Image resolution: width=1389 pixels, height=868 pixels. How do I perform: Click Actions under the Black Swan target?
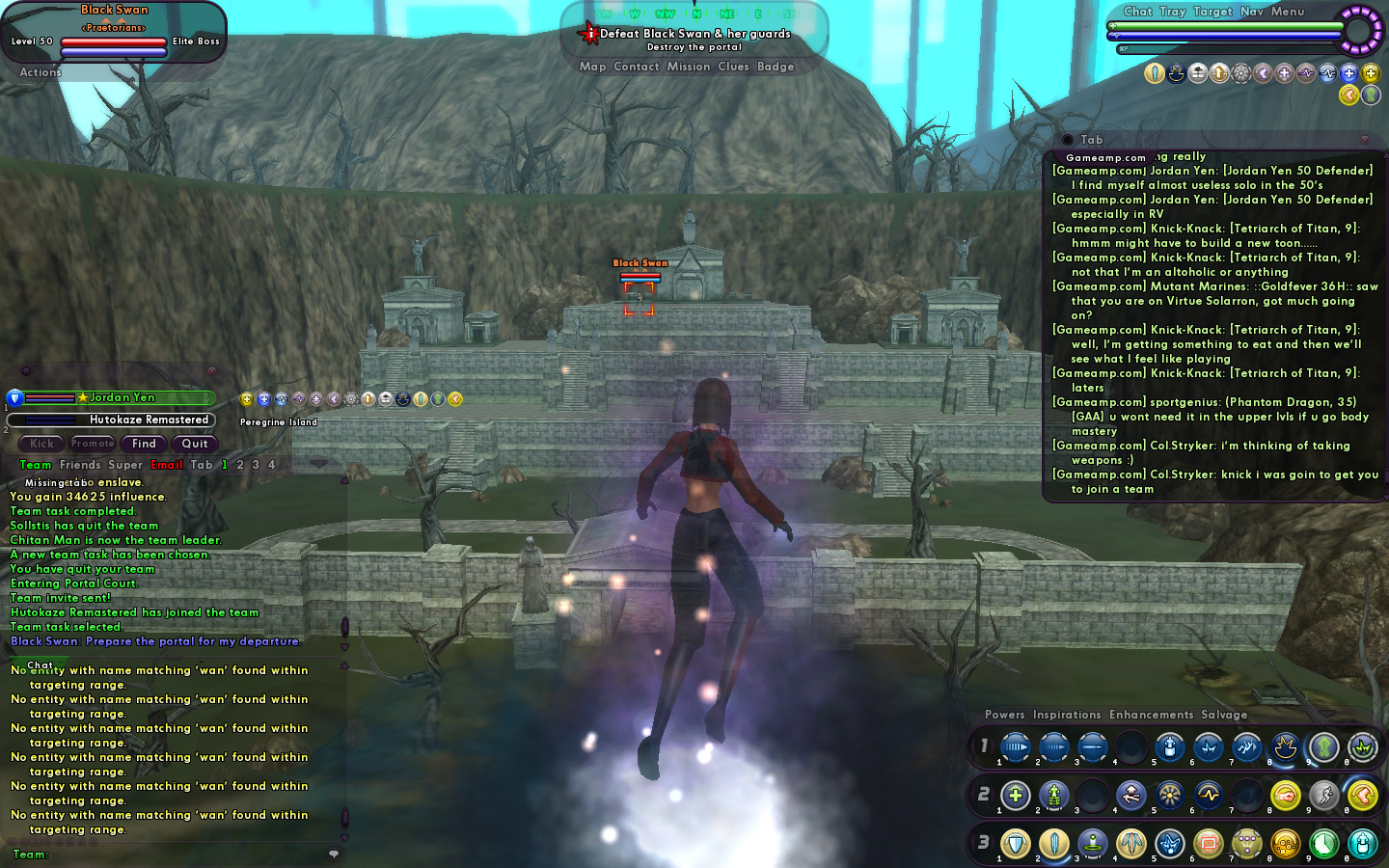click(41, 72)
